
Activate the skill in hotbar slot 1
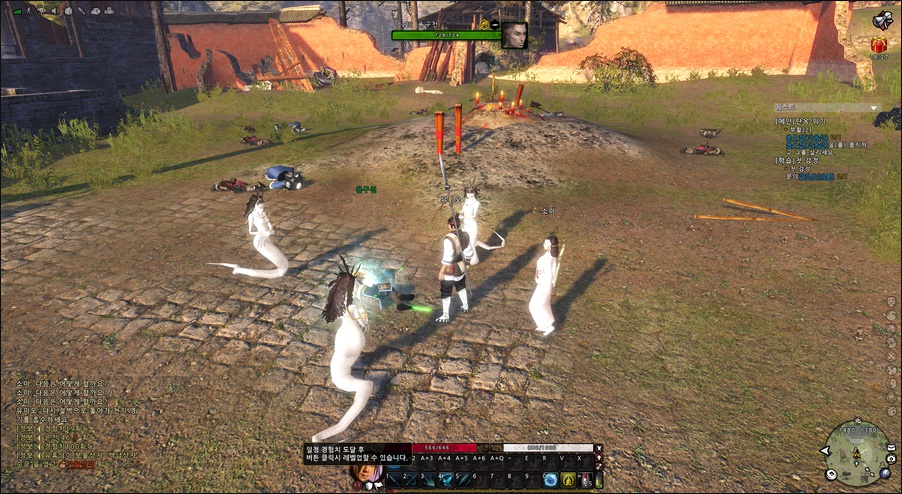pos(394,480)
